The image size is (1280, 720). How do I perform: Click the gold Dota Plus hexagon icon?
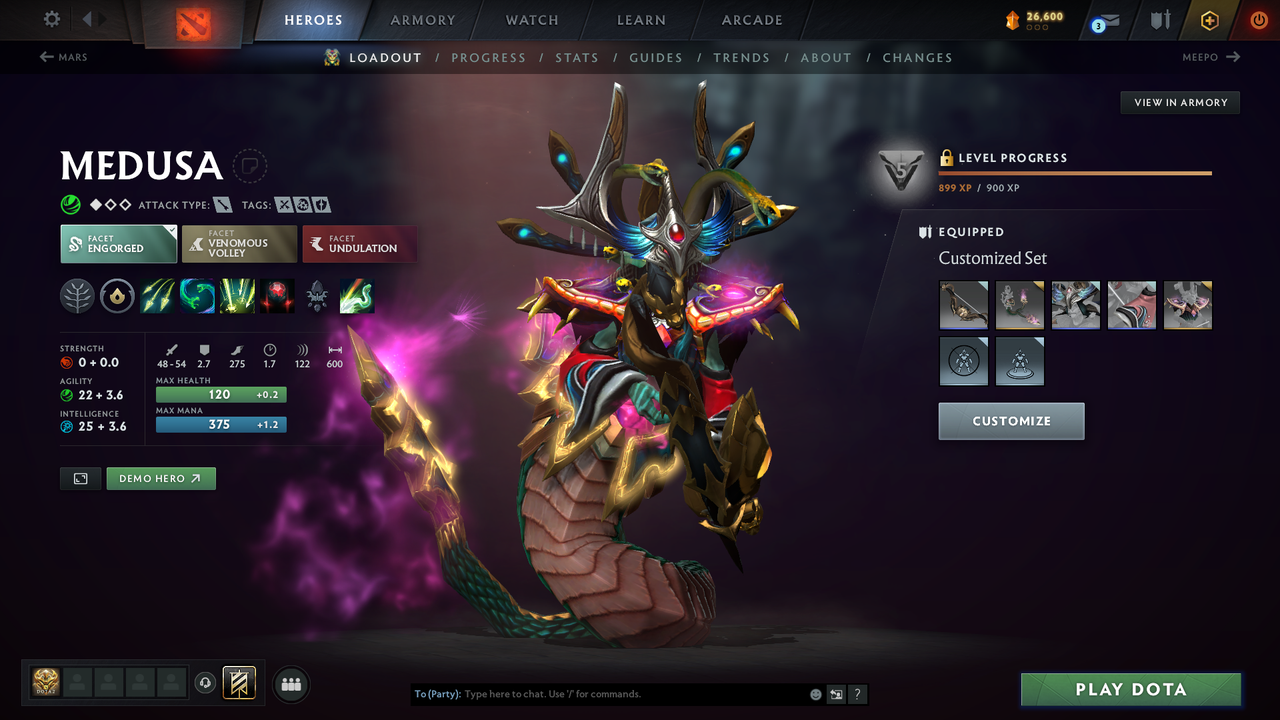click(1209, 20)
